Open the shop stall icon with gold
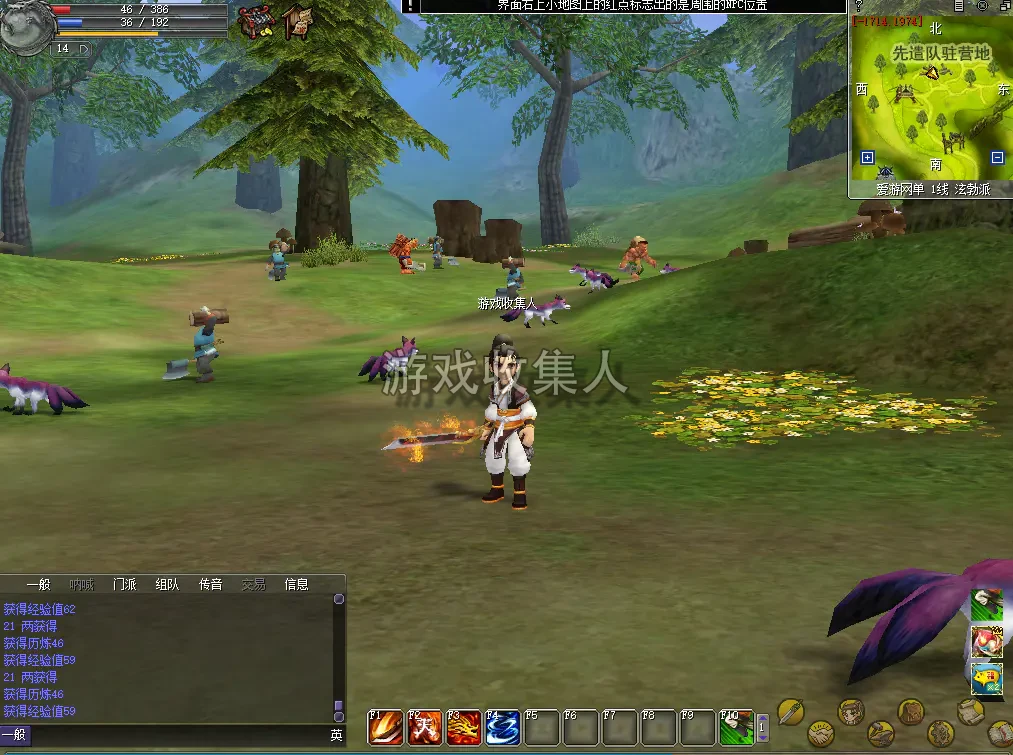The height and width of the screenshot is (755, 1013). pos(257,21)
